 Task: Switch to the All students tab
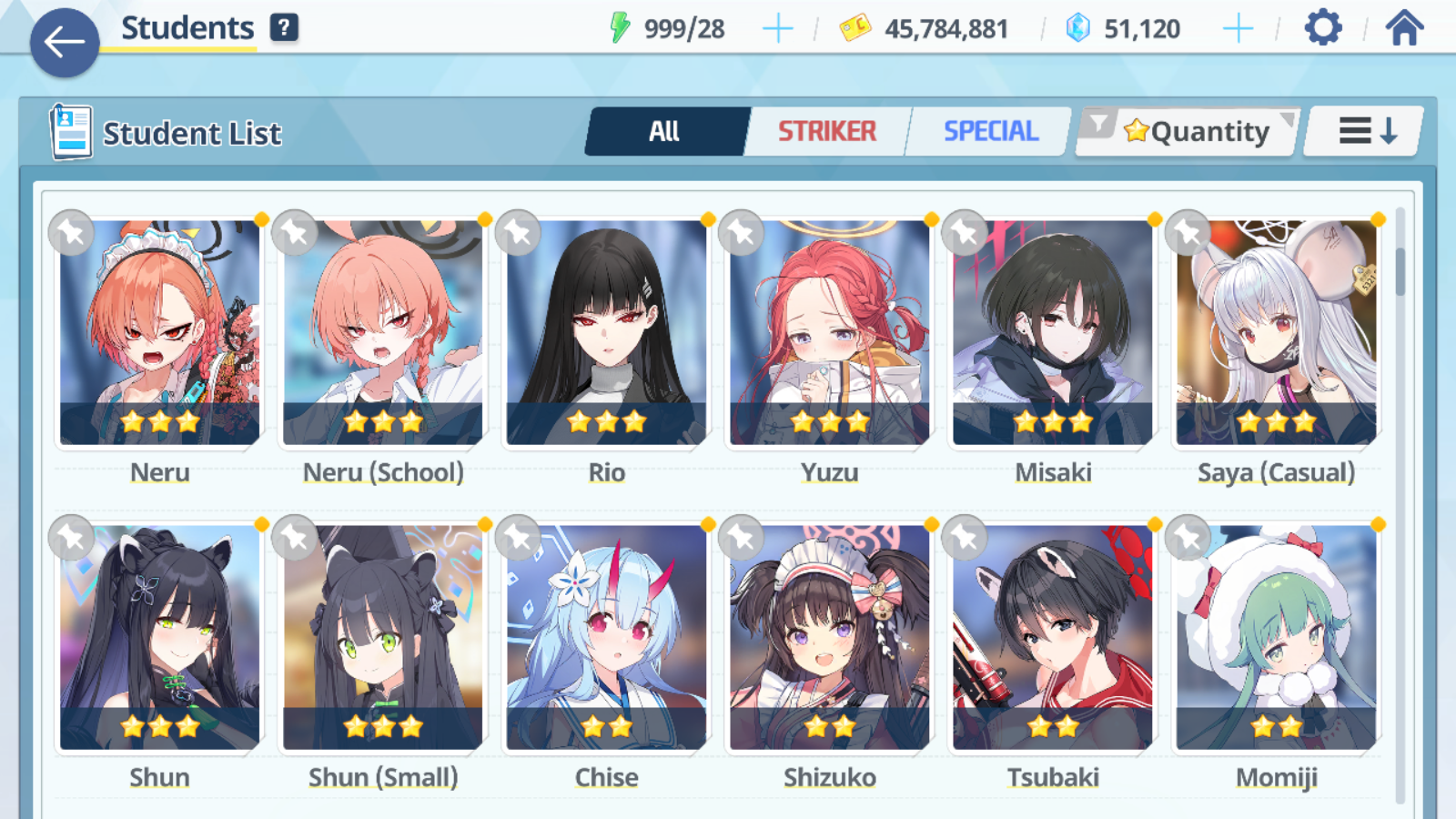tap(665, 132)
